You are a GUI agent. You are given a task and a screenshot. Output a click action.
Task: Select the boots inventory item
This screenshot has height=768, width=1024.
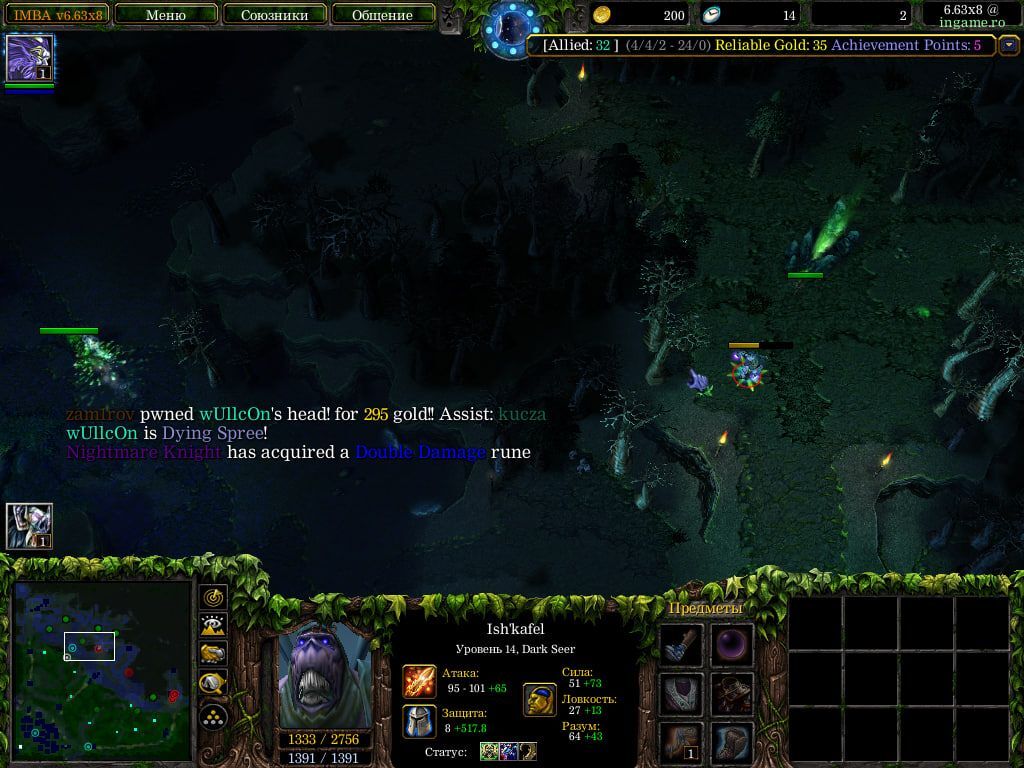[732, 743]
